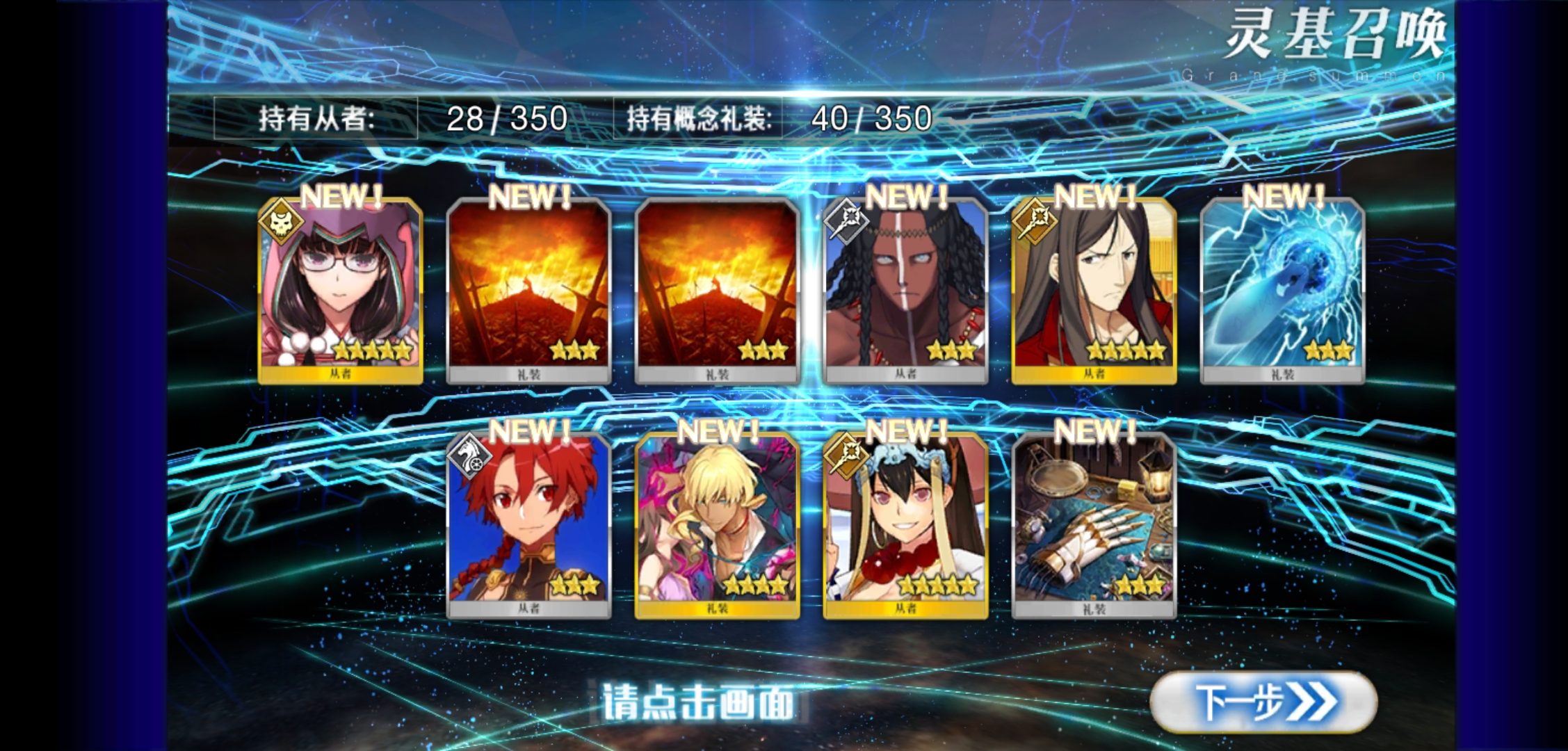The image size is (1568, 751).
Task: Tap the 下一步 next button
Action: 1263,702
